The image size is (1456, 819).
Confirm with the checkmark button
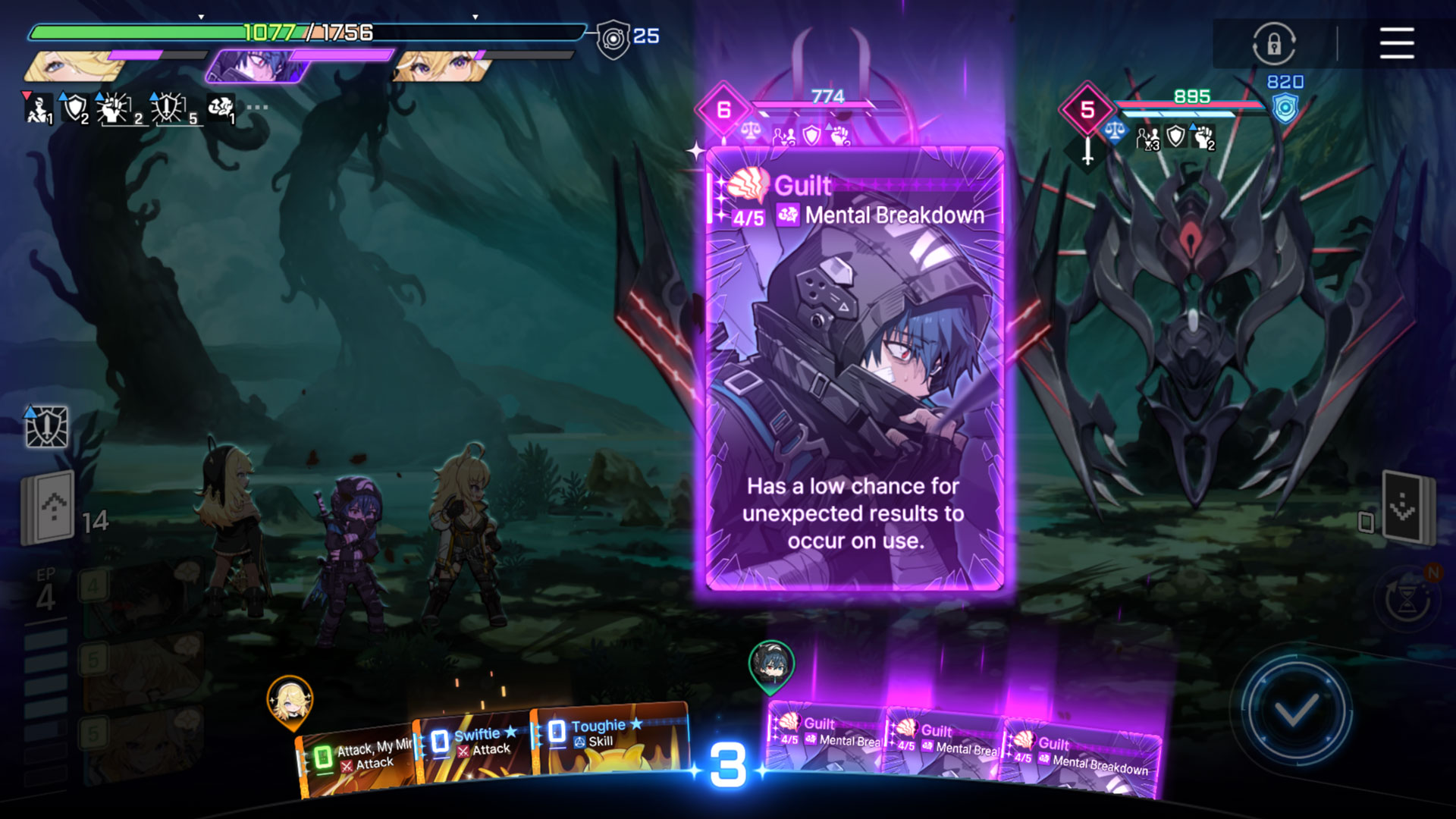point(1296,711)
